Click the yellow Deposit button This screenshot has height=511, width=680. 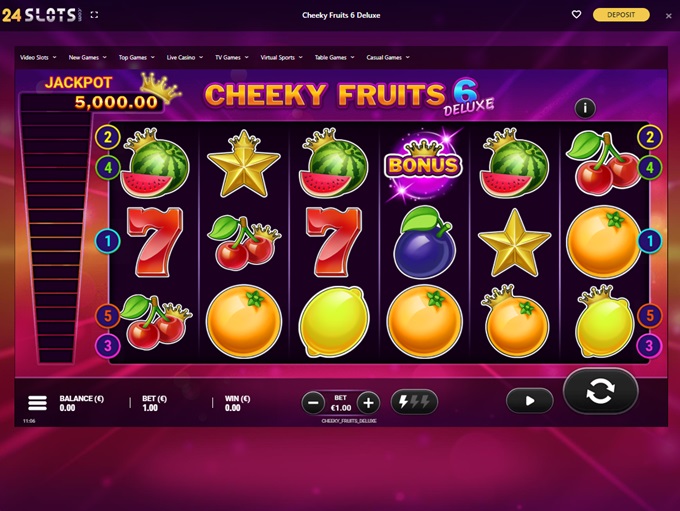[x=621, y=15]
